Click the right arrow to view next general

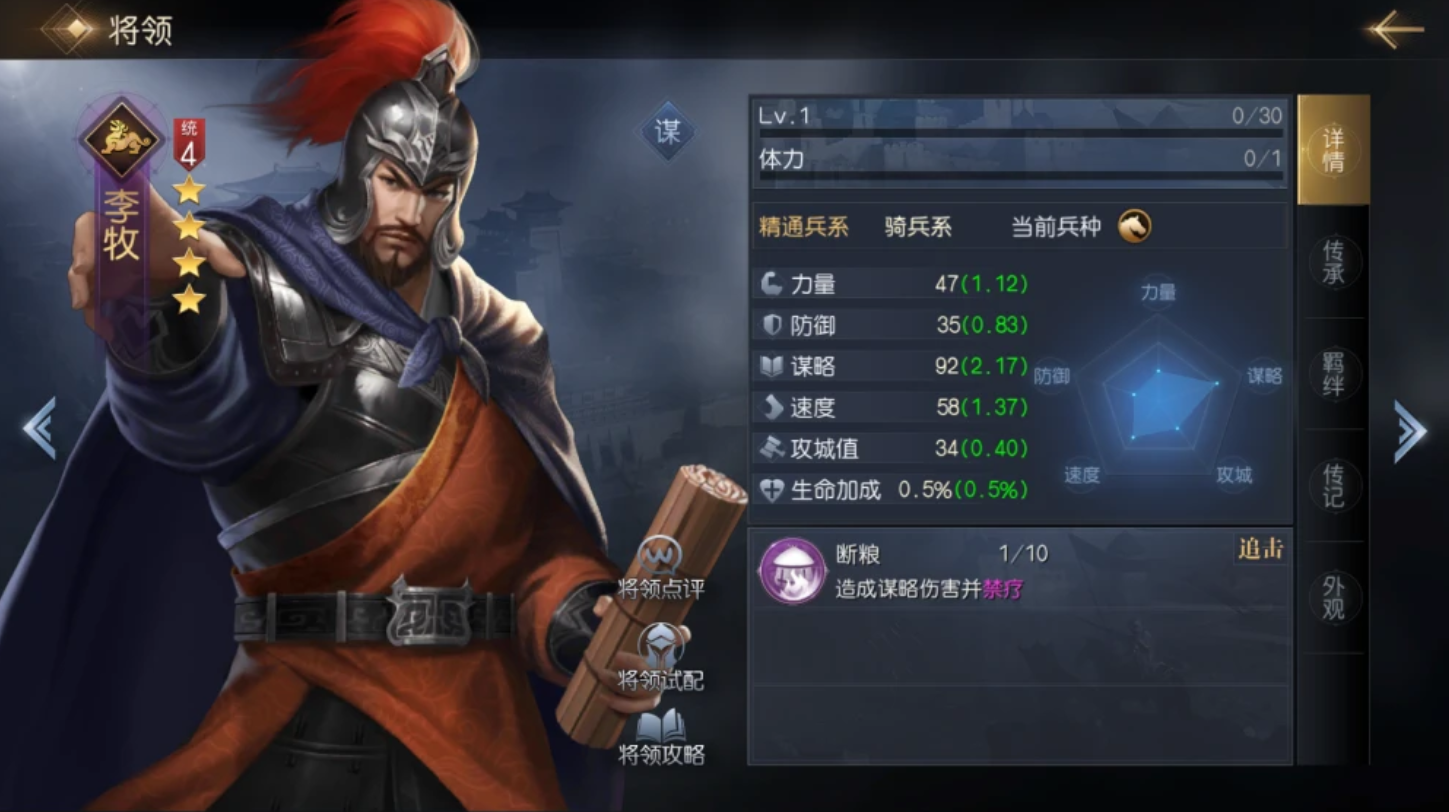1412,429
